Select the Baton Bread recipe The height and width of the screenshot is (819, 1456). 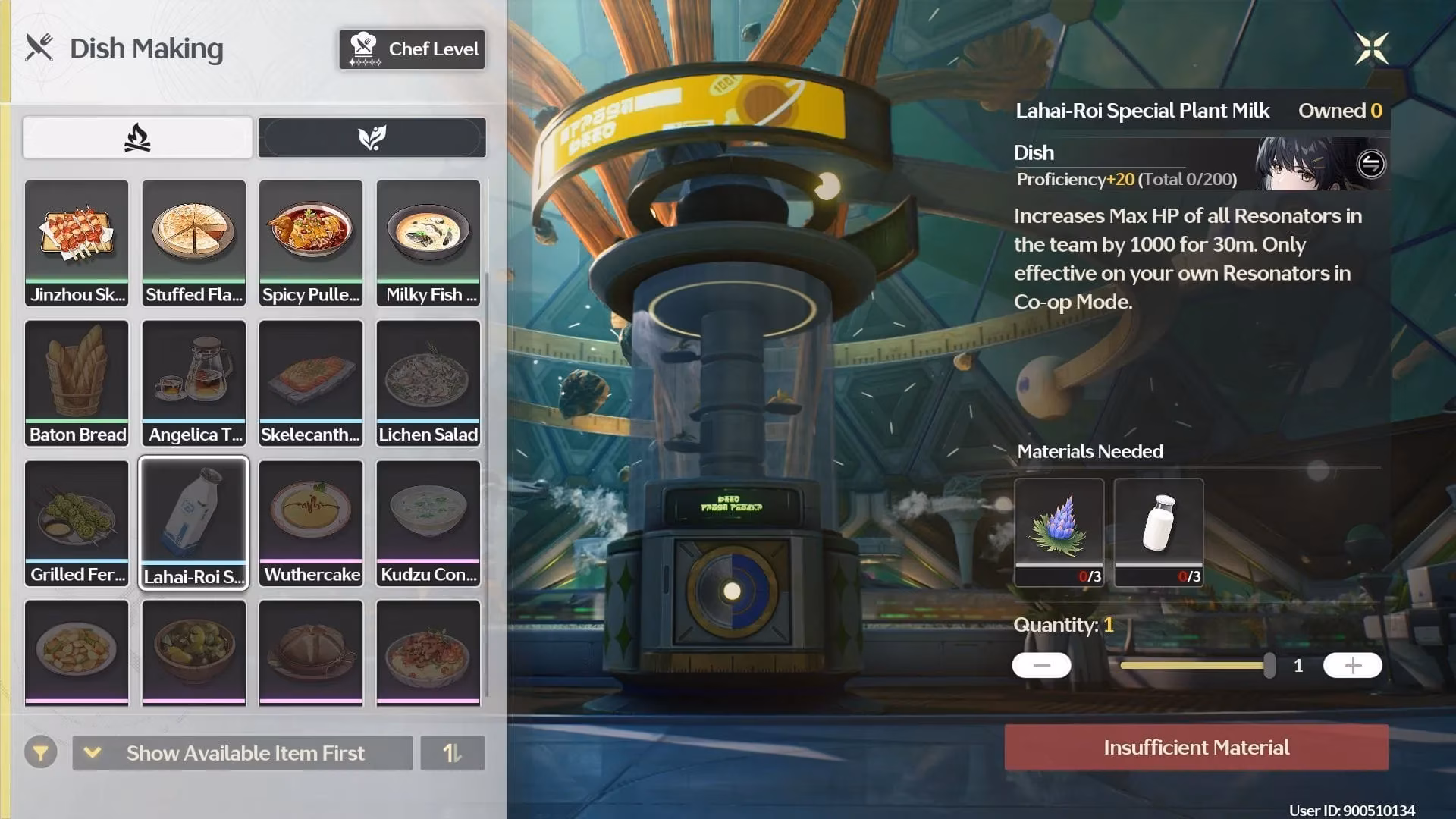click(x=77, y=383)
